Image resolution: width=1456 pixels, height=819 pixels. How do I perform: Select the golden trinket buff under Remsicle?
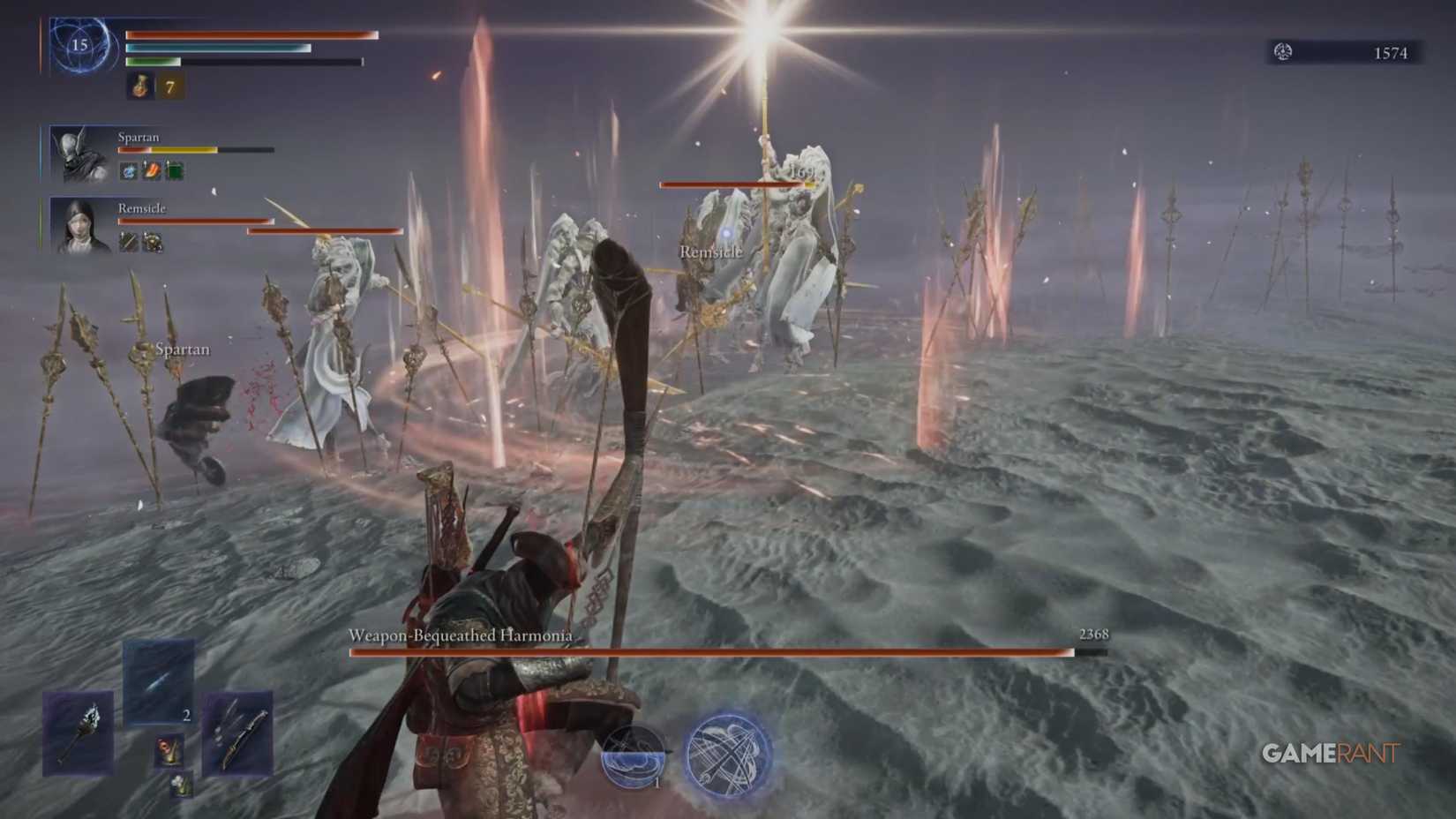pos(152,242)
